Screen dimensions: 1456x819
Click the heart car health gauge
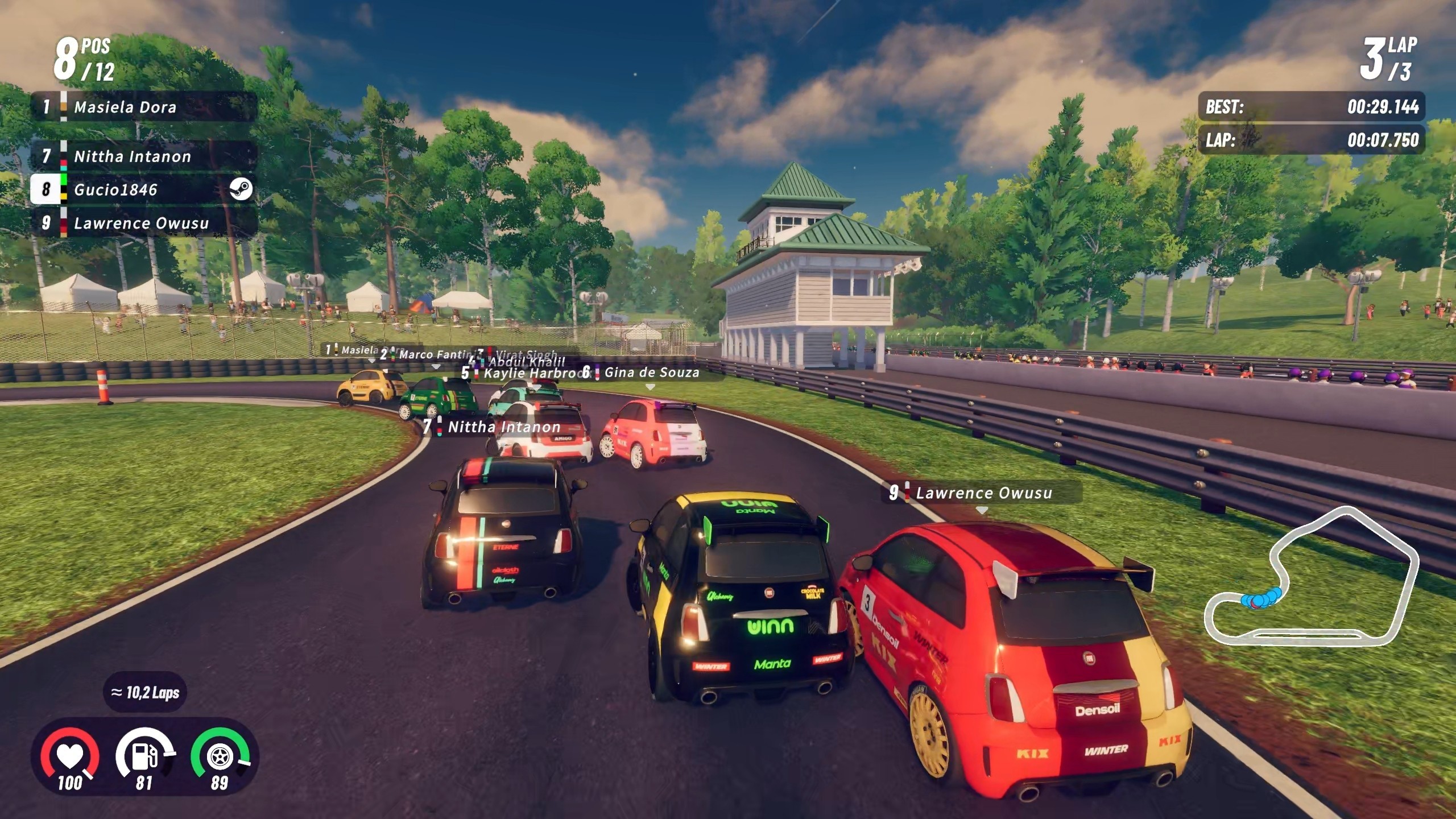69,758
